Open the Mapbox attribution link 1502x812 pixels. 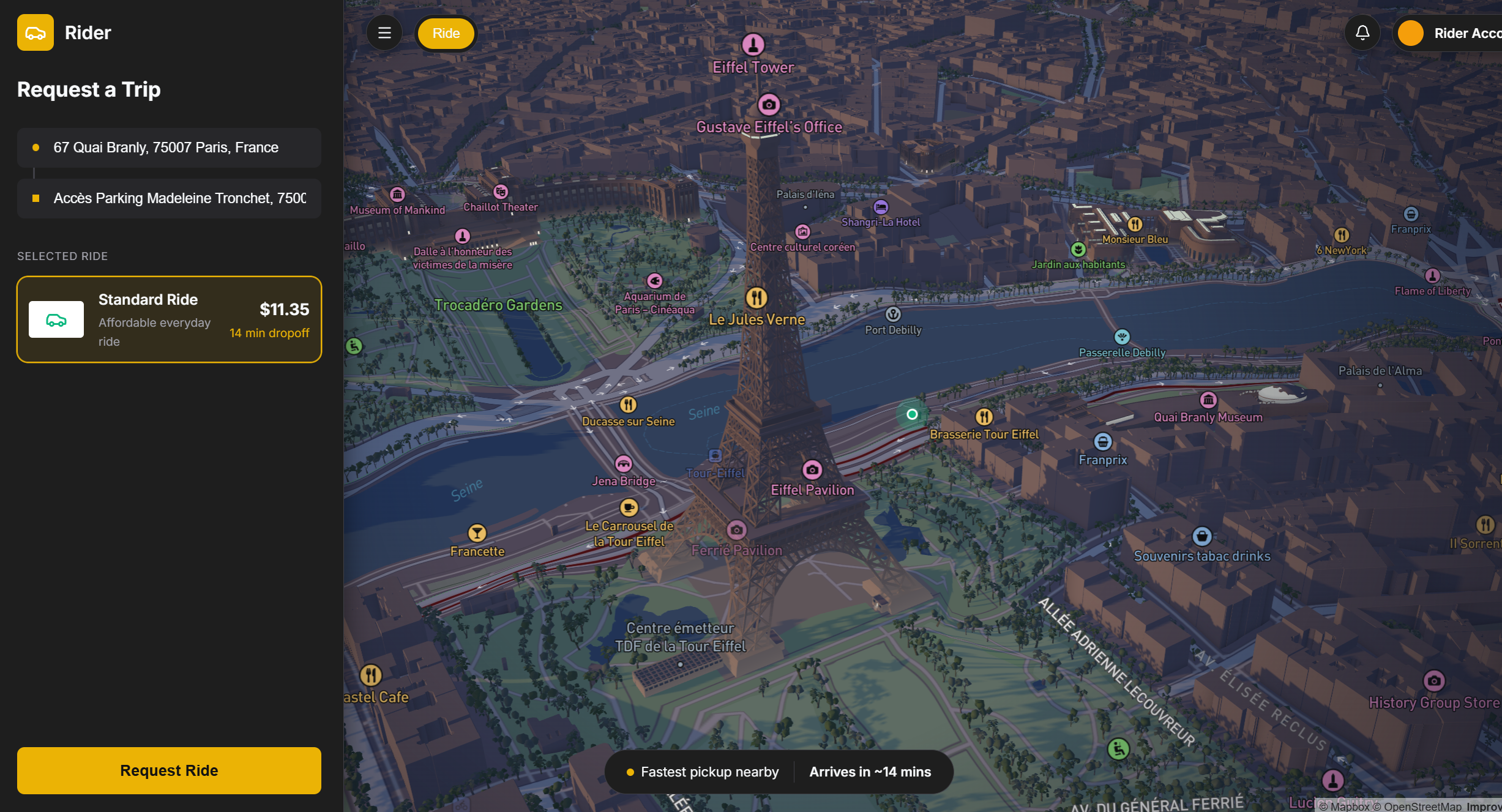point(1349,806)
